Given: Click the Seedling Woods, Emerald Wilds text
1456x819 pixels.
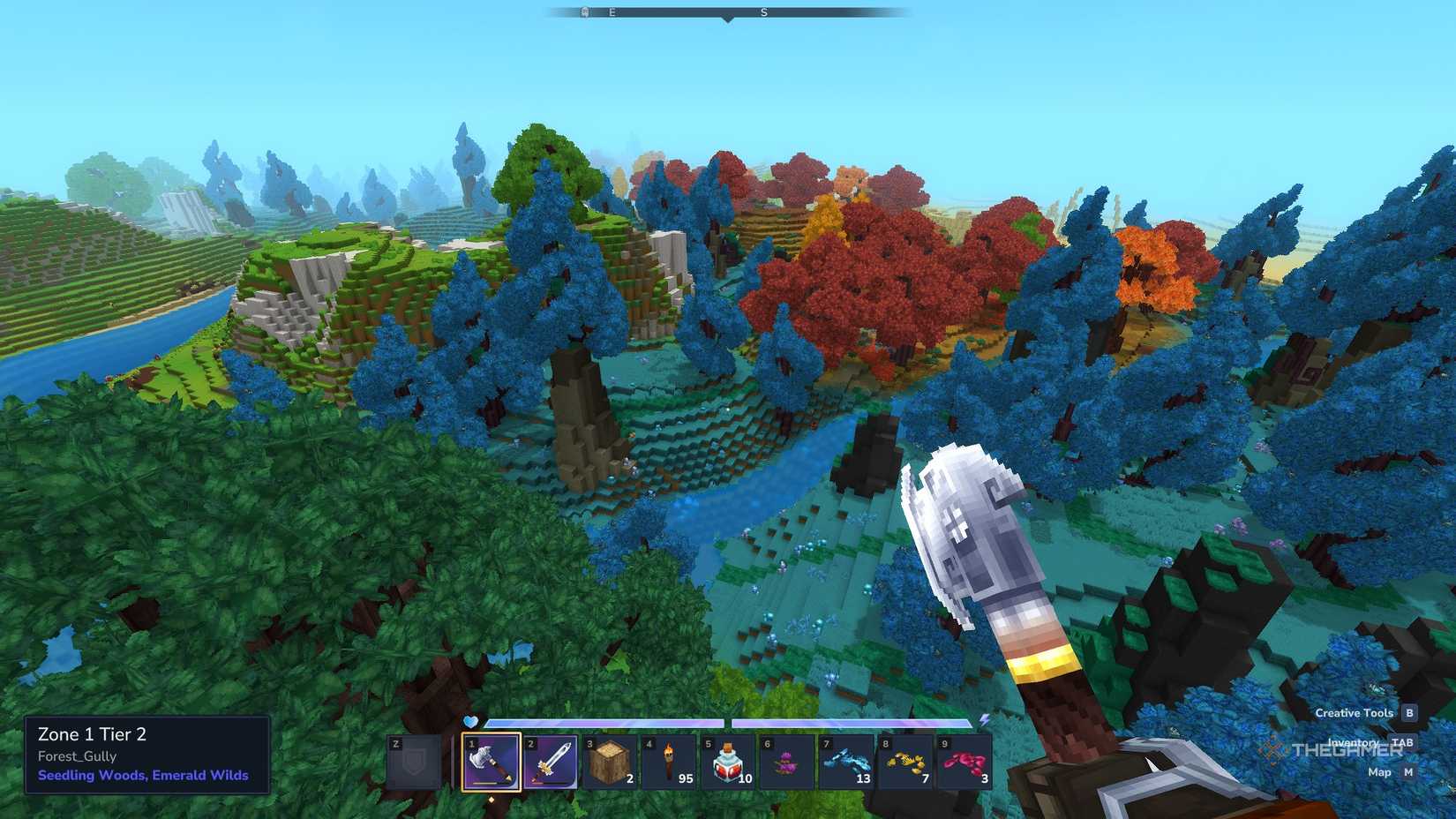Looking at the screenshot, I should [x=141, y=775].
